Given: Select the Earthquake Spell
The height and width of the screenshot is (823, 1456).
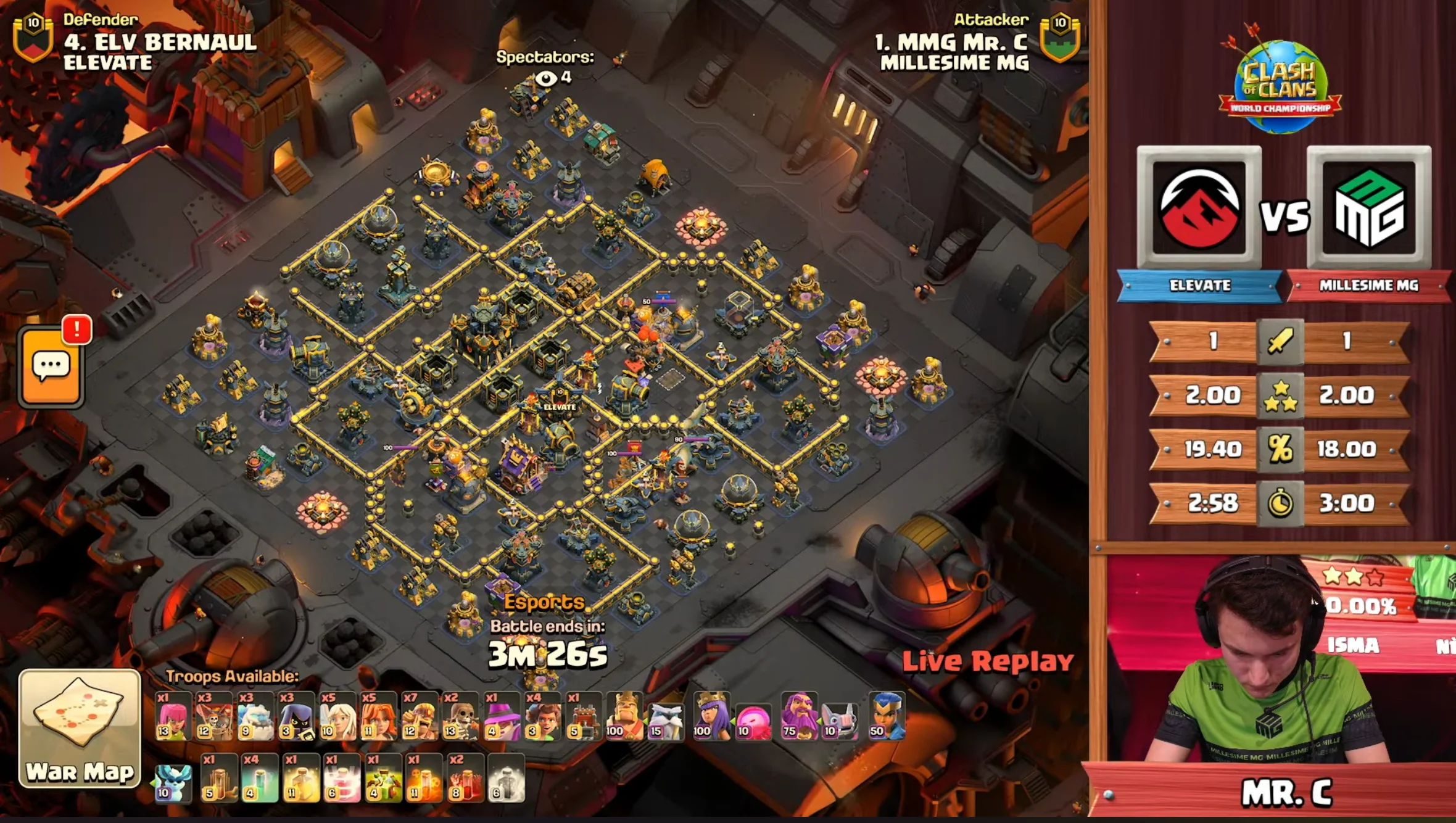Looking at the screenshot, I should (218, 787).
